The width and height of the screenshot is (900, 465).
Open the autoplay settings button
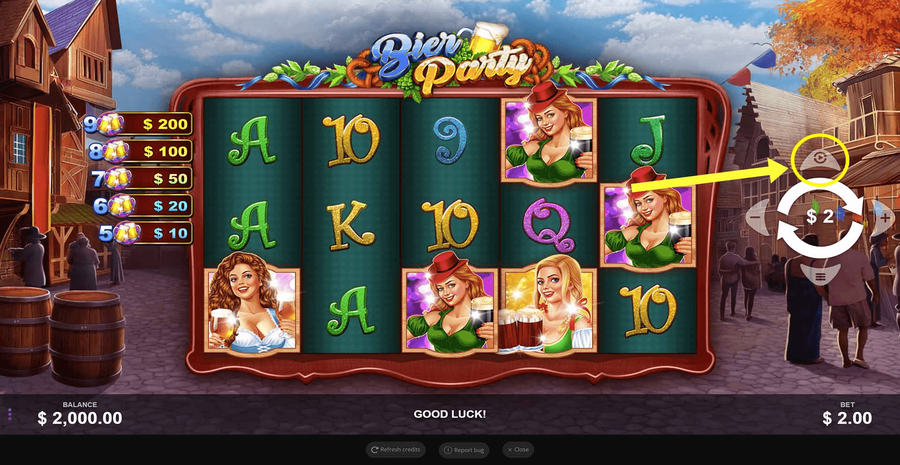[820, 159]
